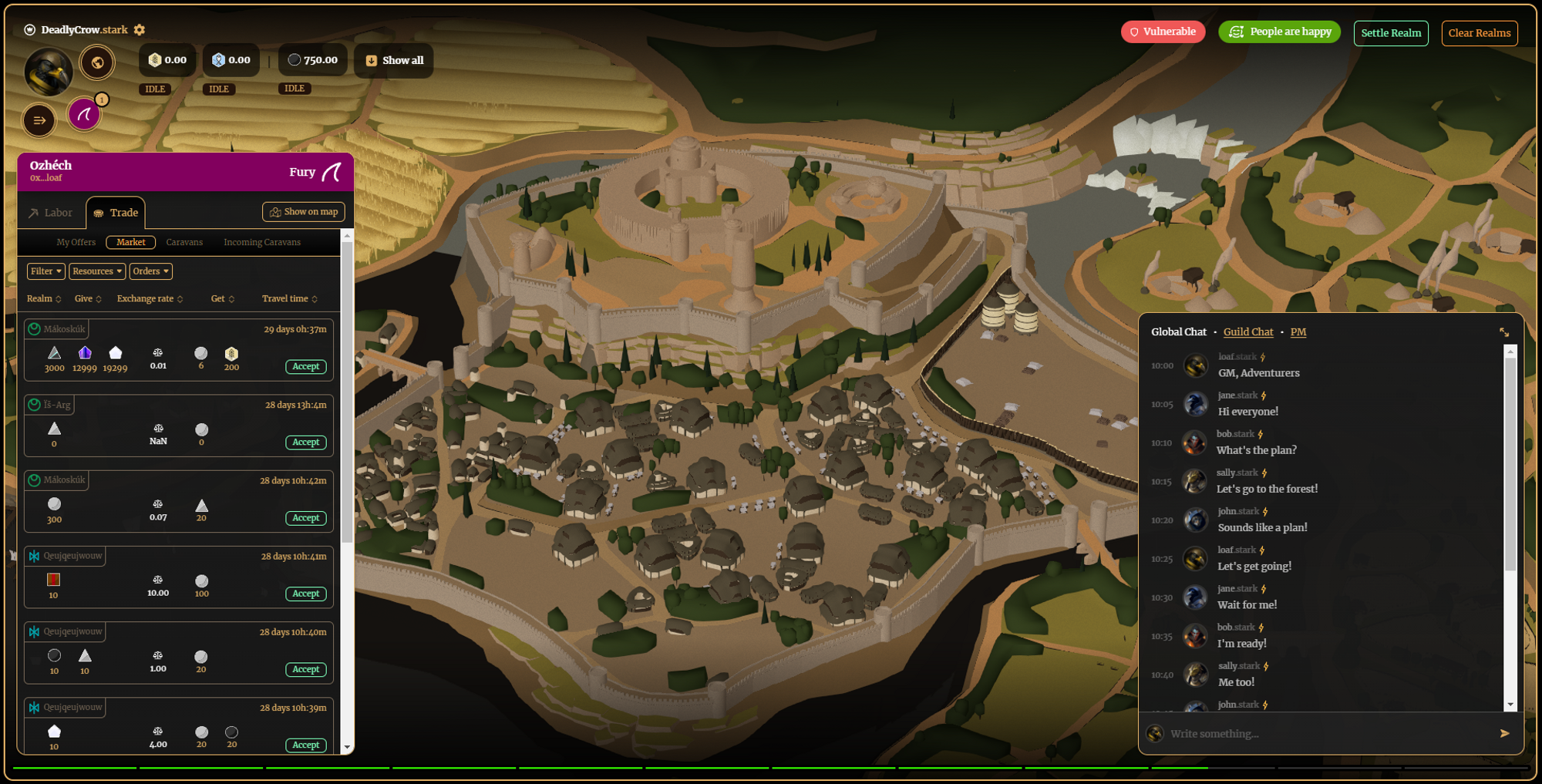Open the Filter dropdown
This screenshot has height=784, width=1542.
45,271
